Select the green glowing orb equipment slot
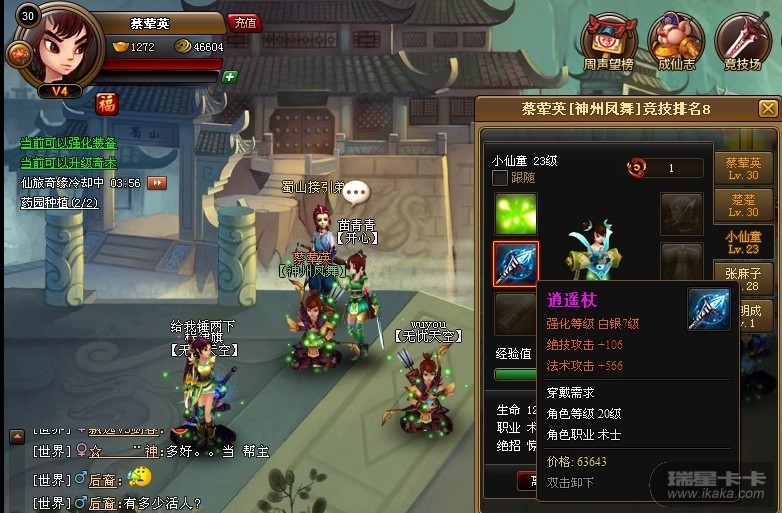 [x=516, y=214]
